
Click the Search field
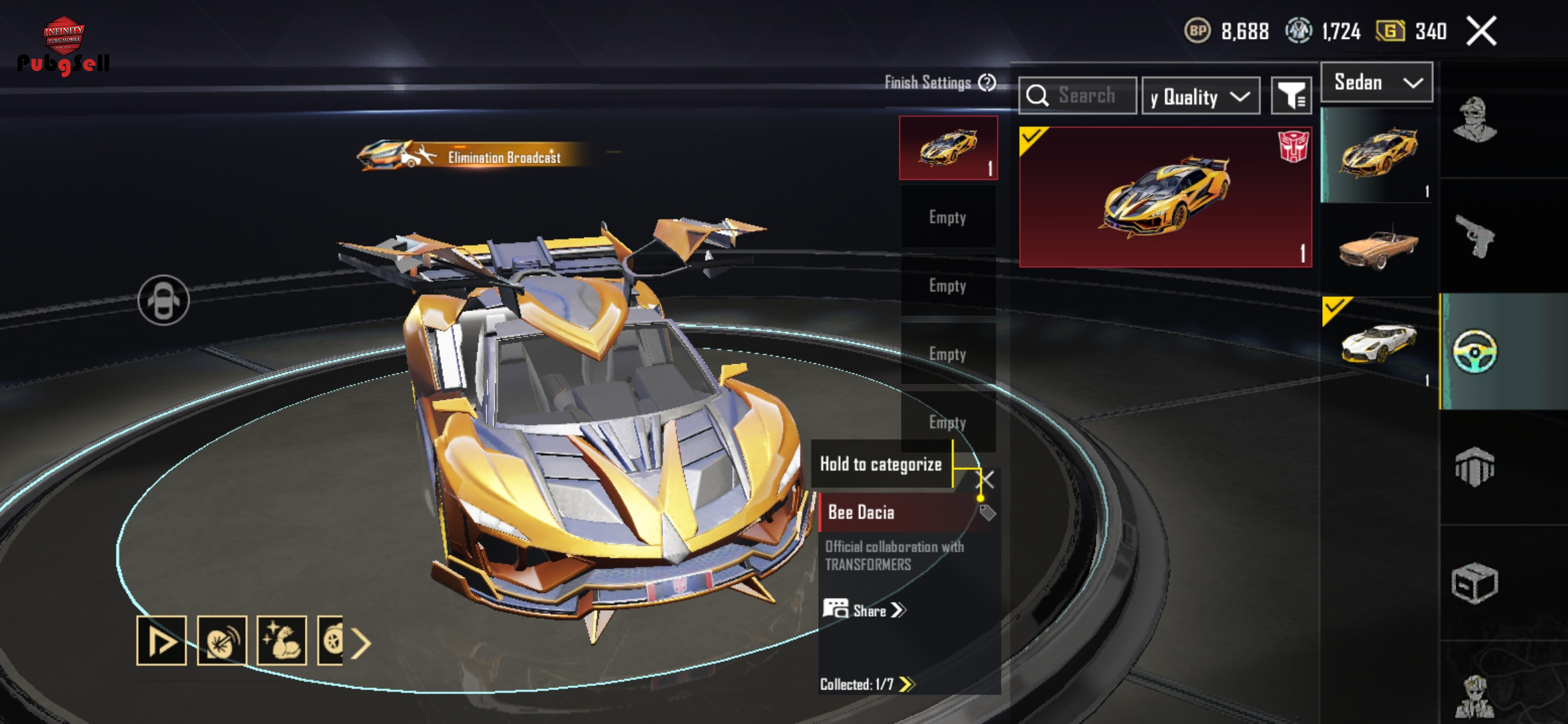point(1077,96)
